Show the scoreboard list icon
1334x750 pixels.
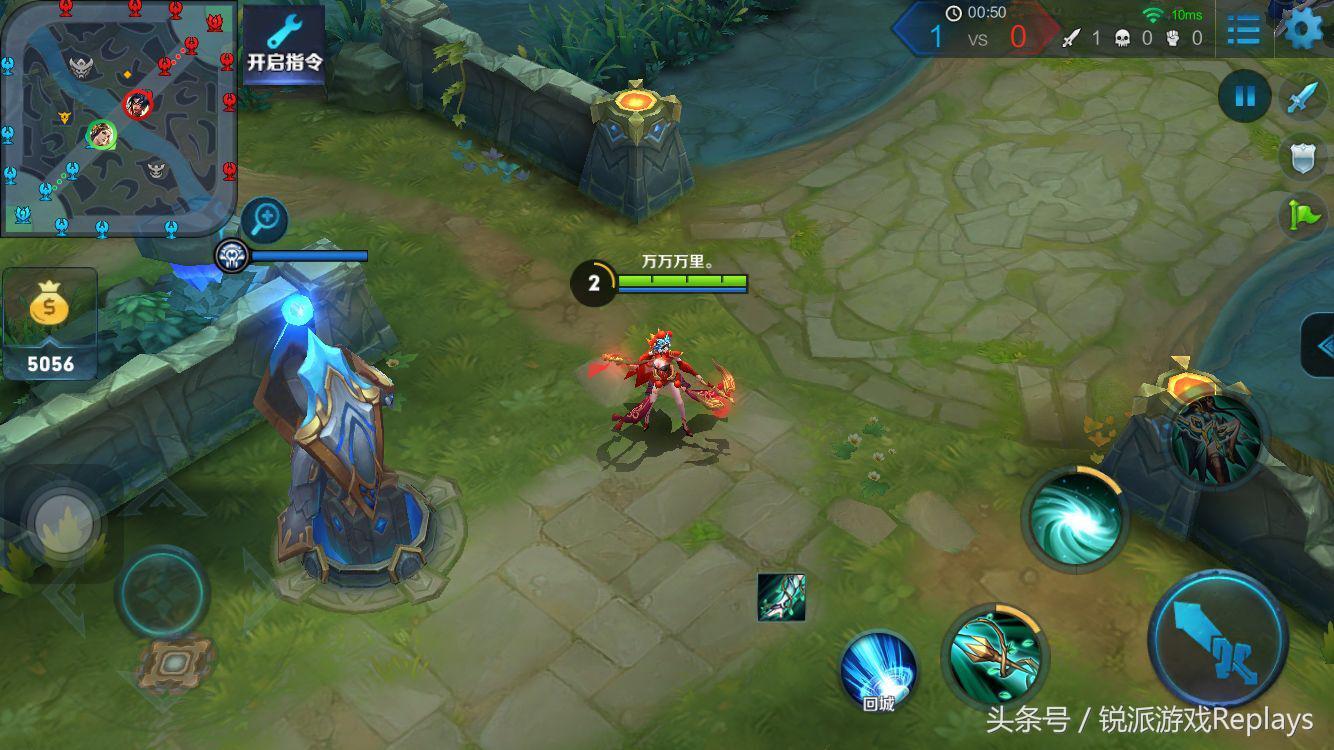coord(1243,29)
